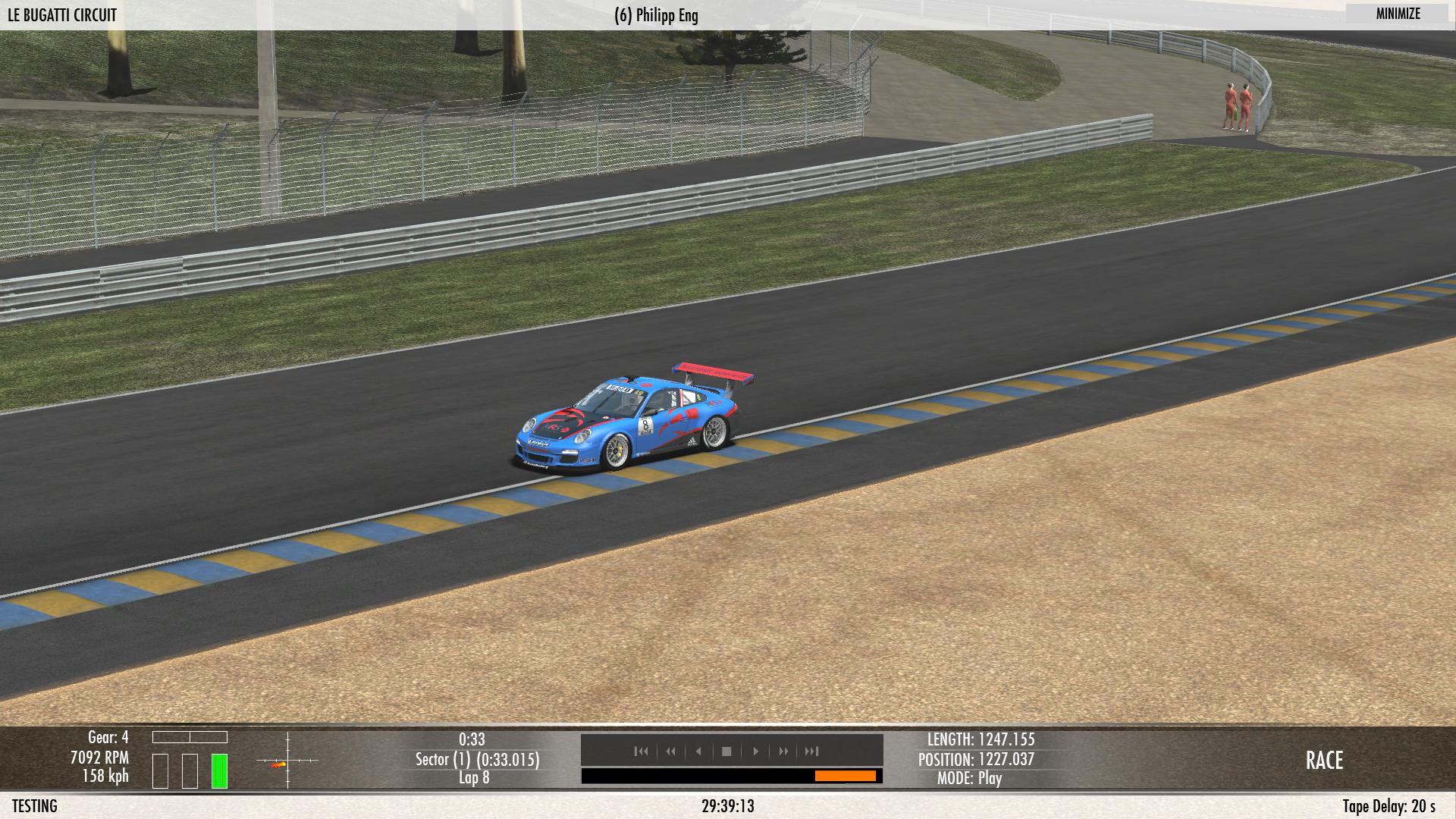This screenshot has width=1456, height=819.
Task: Seek on the replay timeline bar
Action: tap(731, 776)
